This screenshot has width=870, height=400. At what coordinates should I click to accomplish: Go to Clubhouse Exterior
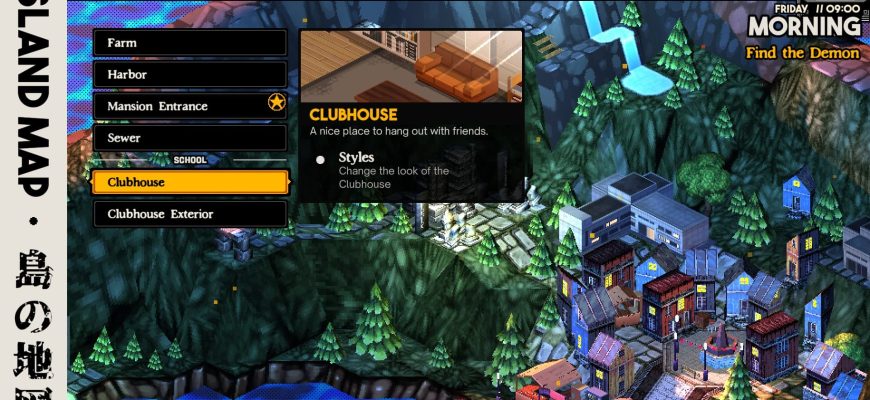coord(189,214)
